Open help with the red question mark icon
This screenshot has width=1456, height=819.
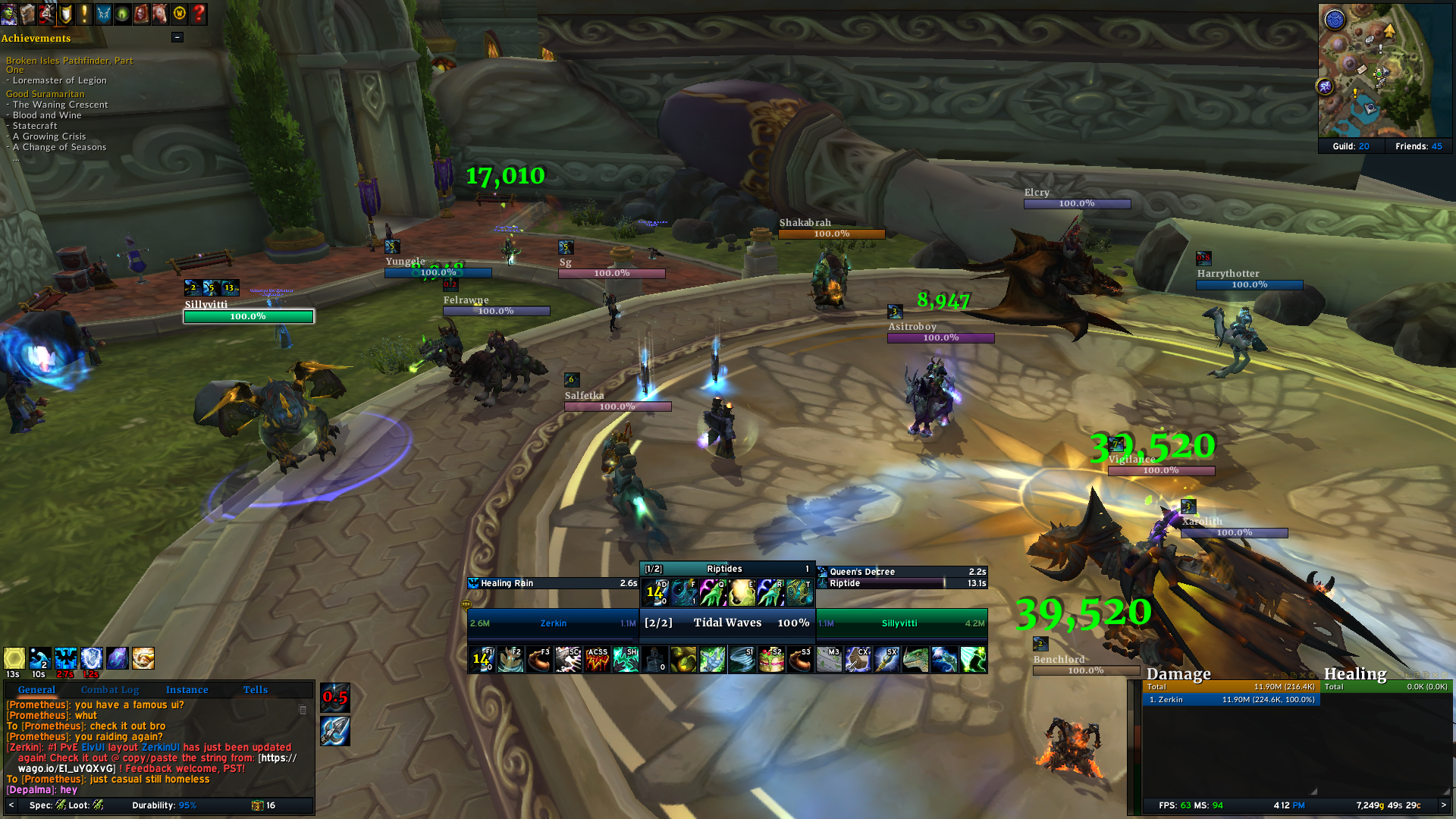[x=199, y=13]
